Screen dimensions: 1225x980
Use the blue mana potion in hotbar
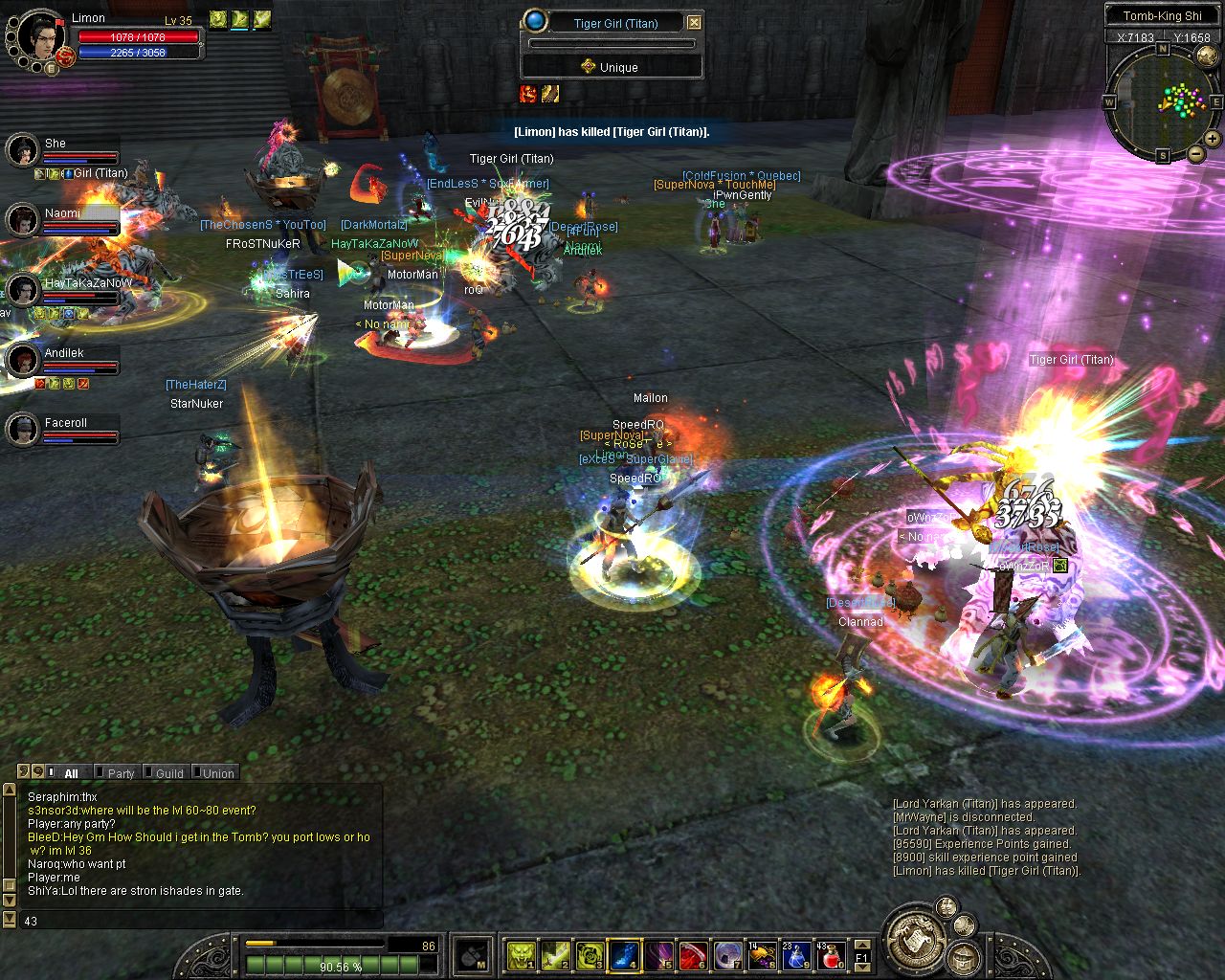(x=796, y=955)
